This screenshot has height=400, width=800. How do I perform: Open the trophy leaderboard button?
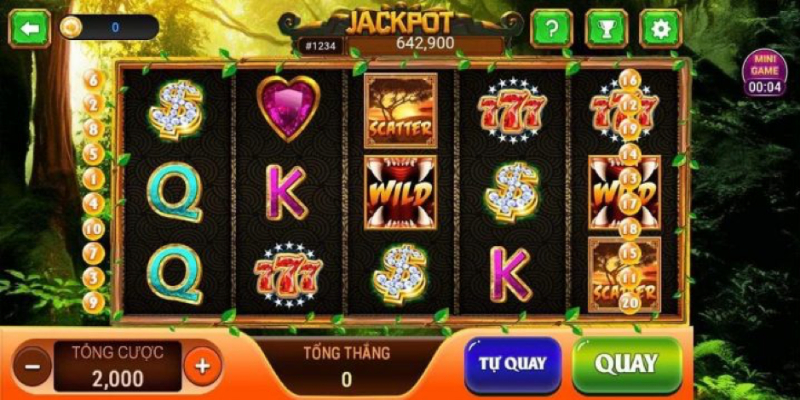[x=606, y=28]
